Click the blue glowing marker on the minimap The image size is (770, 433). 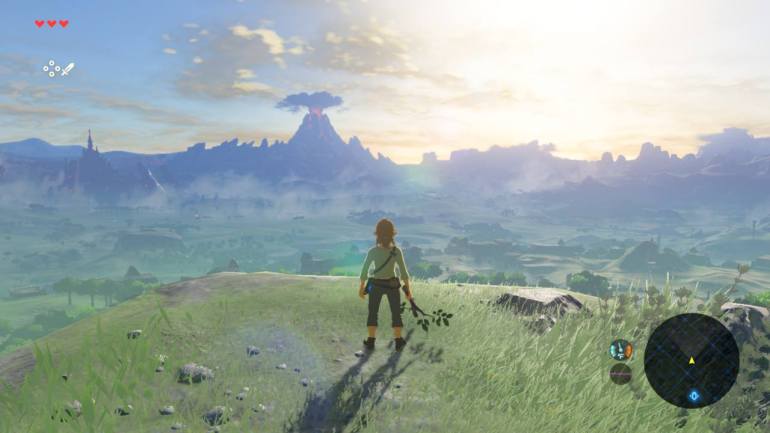[693, 397]
